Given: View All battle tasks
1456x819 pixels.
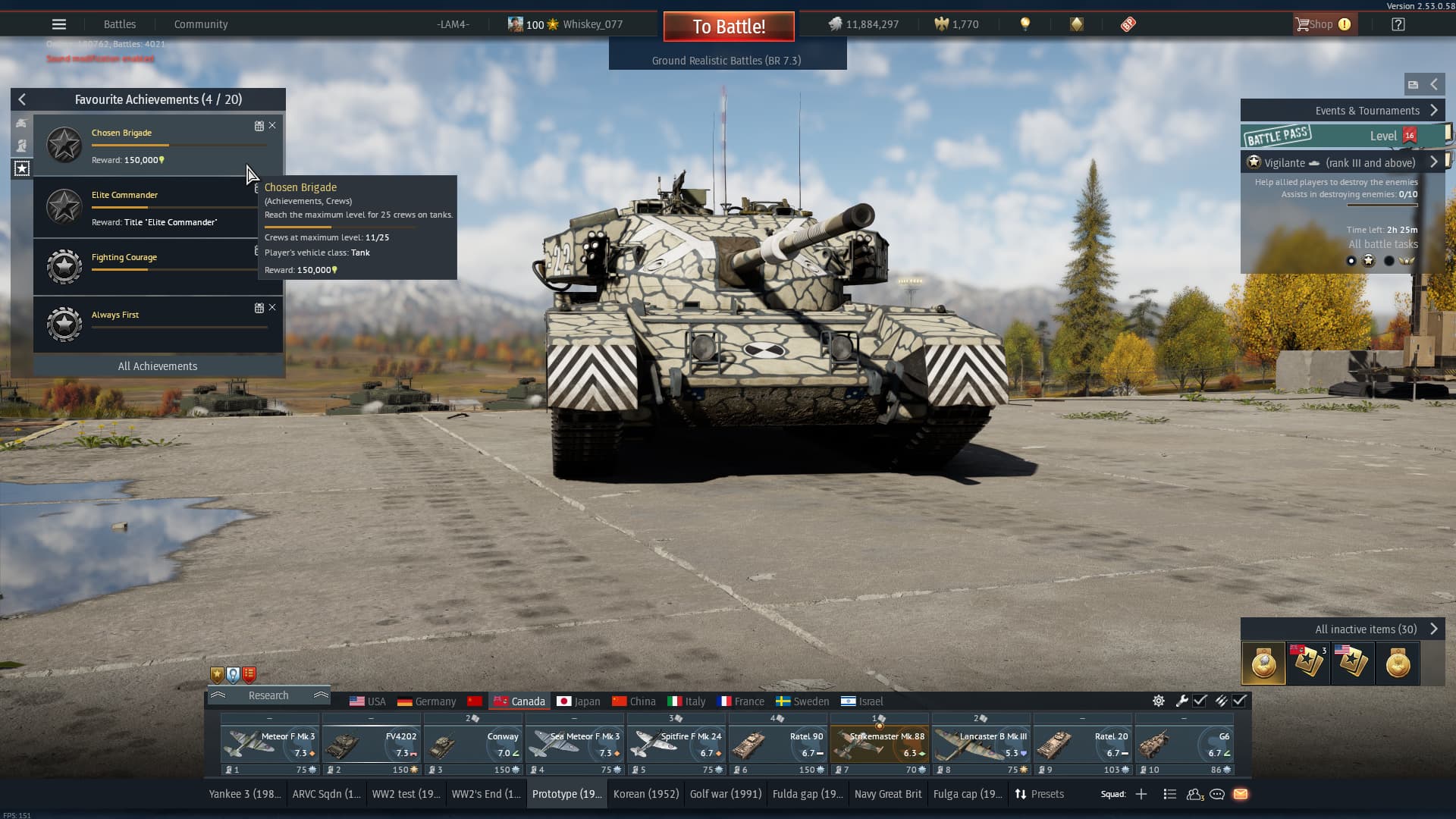Looking at the screenshot, I should pos(1382,244).
